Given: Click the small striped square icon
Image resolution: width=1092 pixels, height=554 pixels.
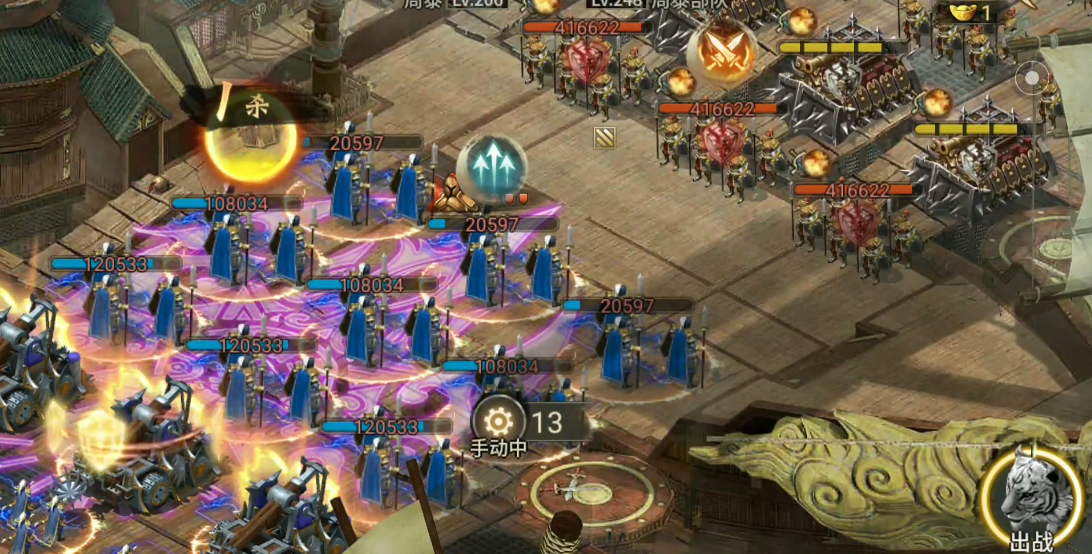Looking at the screenshot, I should (604, 137).
